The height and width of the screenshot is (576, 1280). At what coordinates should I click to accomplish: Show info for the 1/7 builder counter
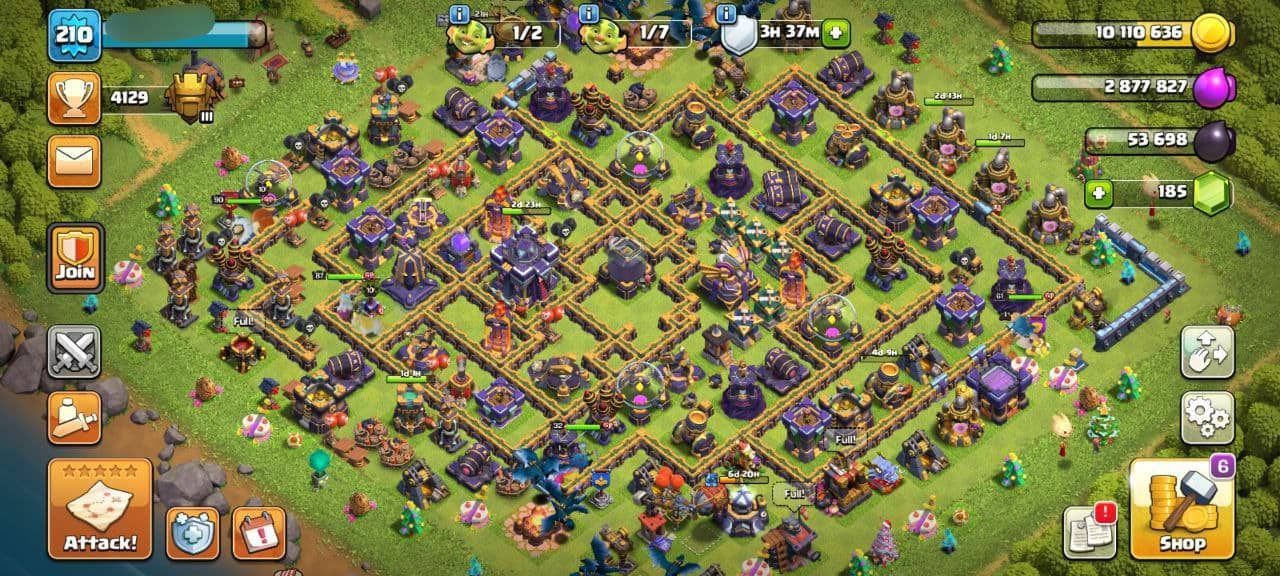[589, 14]
